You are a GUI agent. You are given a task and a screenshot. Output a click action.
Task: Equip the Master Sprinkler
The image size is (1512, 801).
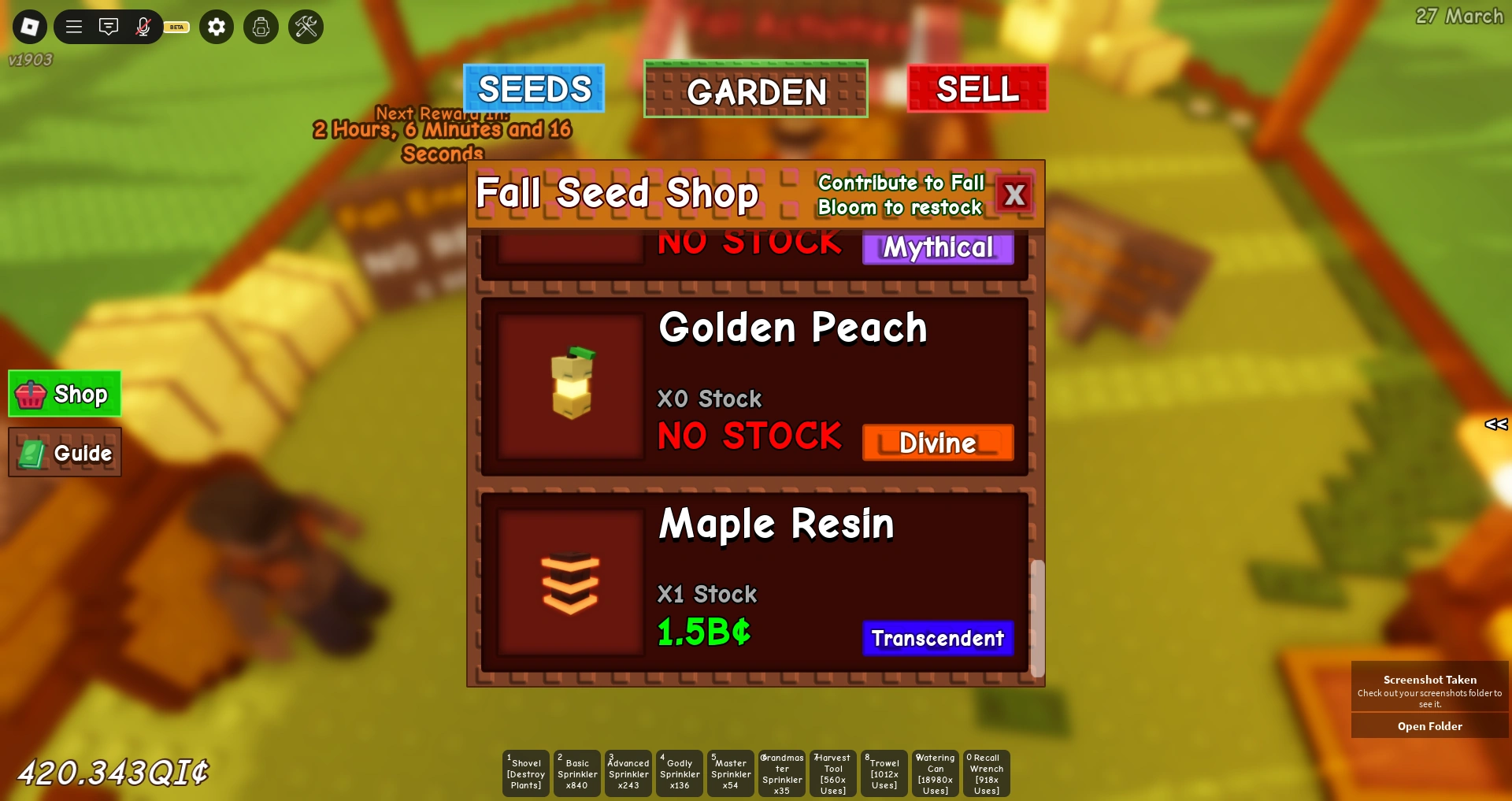click(x=730, y=773)
